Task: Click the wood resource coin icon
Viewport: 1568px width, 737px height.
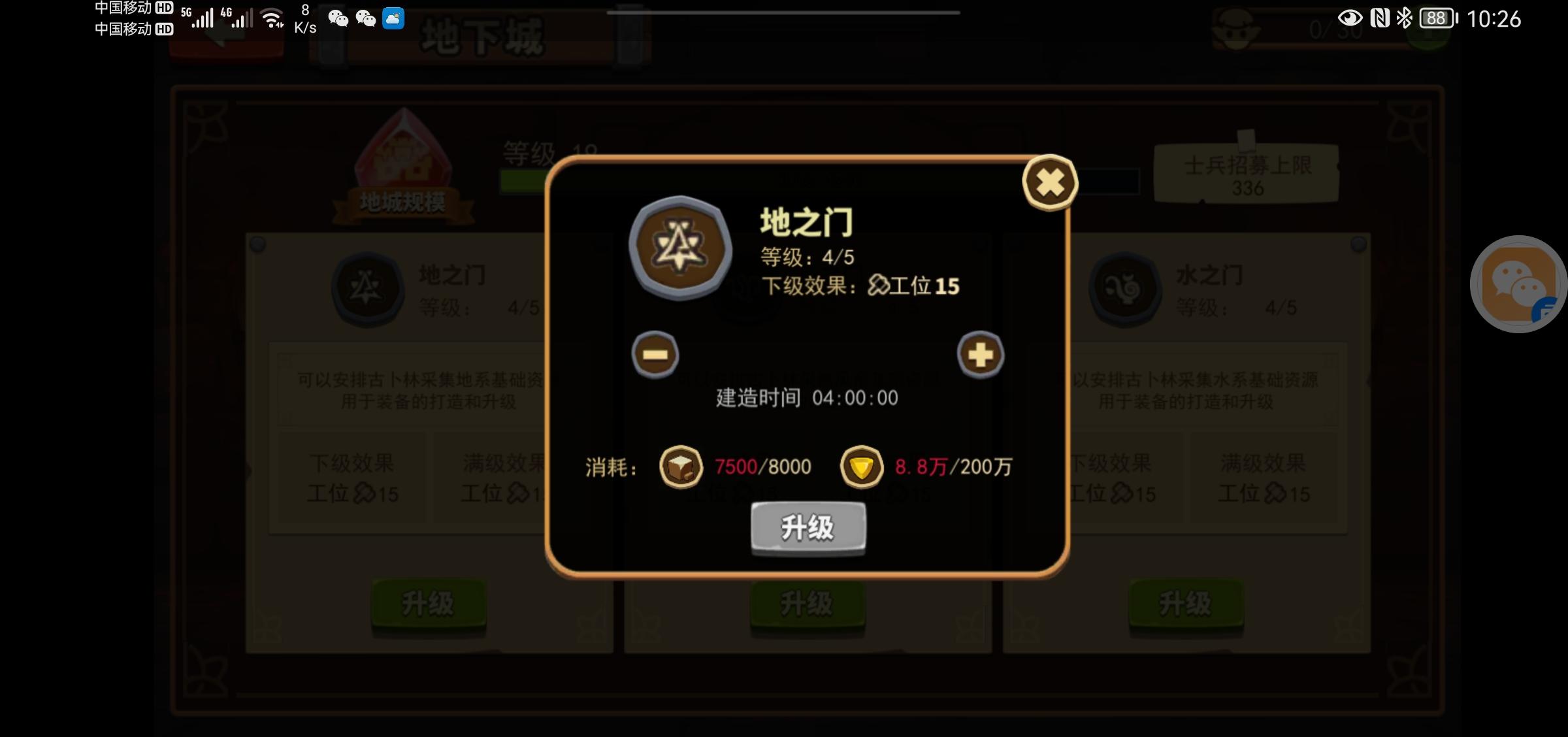Action: (x=681, y=467)
